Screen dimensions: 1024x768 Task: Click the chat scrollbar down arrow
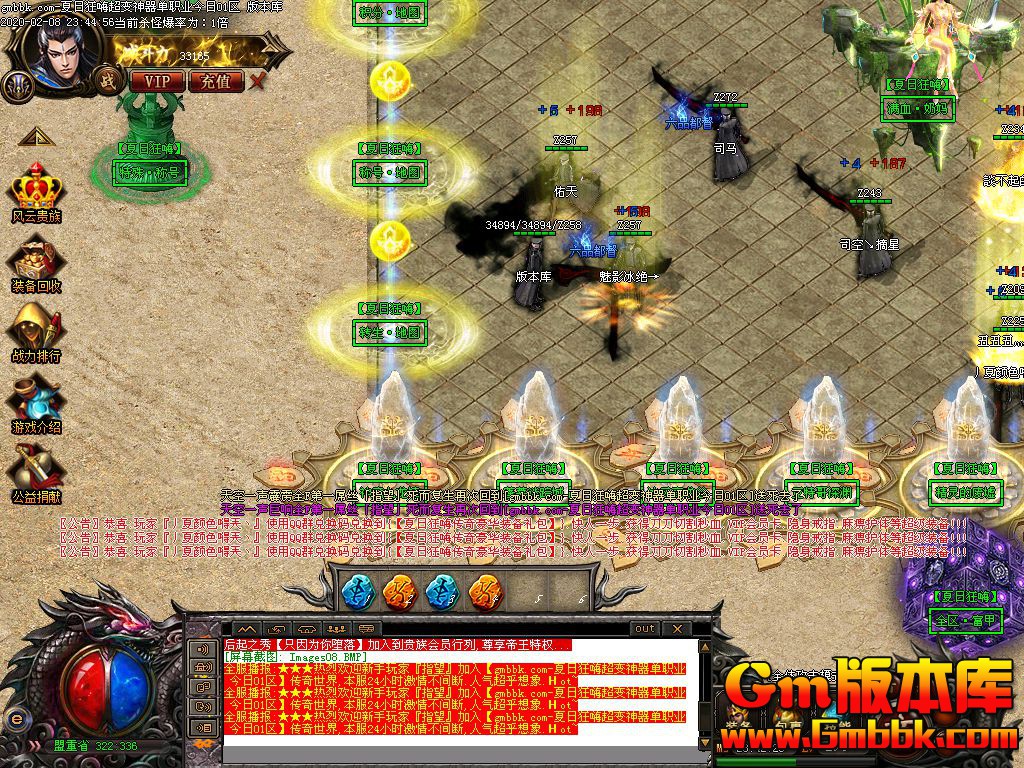(x=706, y=741)
